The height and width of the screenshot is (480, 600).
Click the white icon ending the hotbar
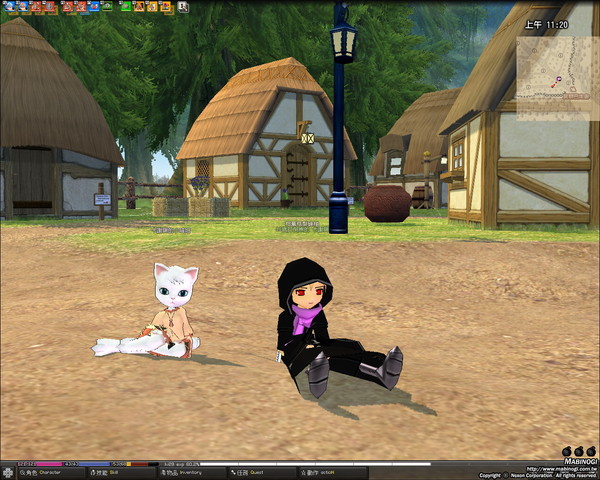[183, 6]
